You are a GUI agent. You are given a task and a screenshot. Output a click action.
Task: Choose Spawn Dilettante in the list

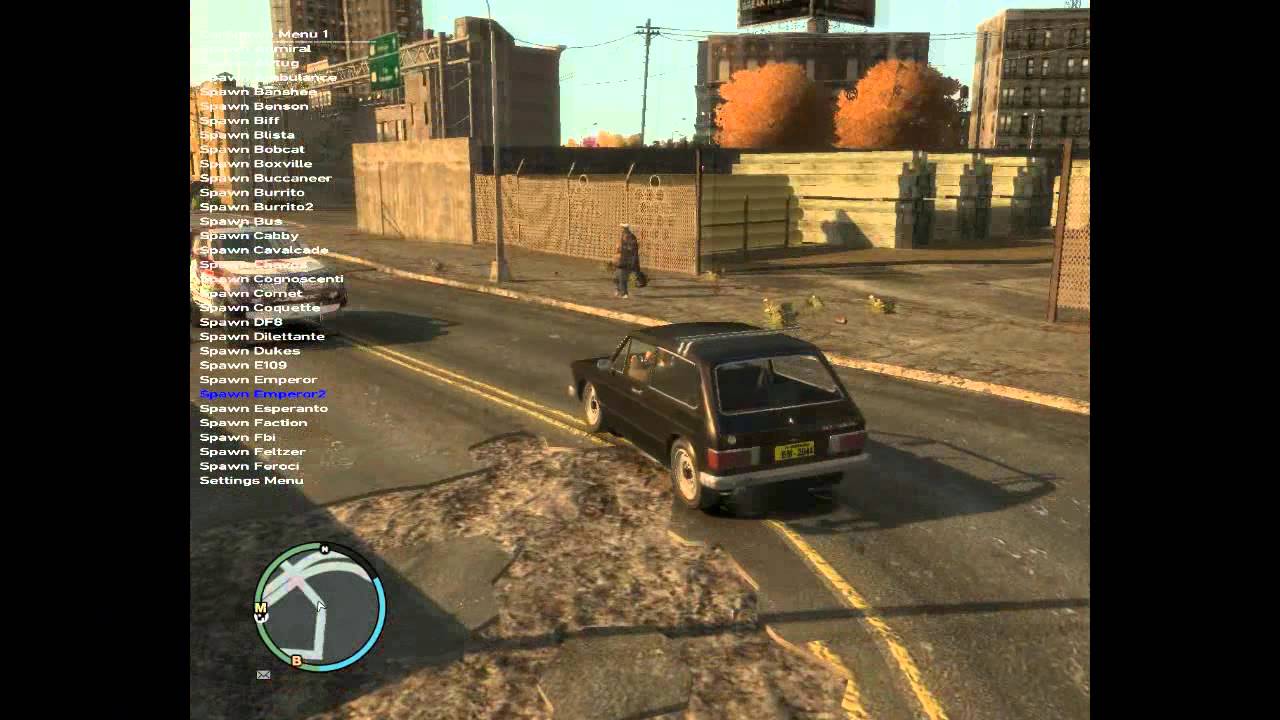(262, 337)
